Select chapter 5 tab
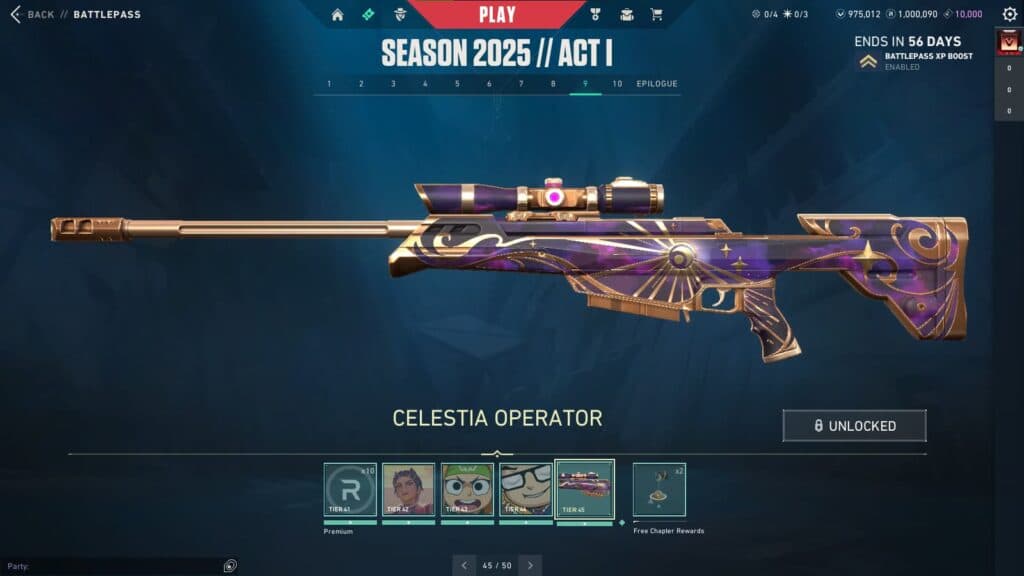 [x=457, y=84]
